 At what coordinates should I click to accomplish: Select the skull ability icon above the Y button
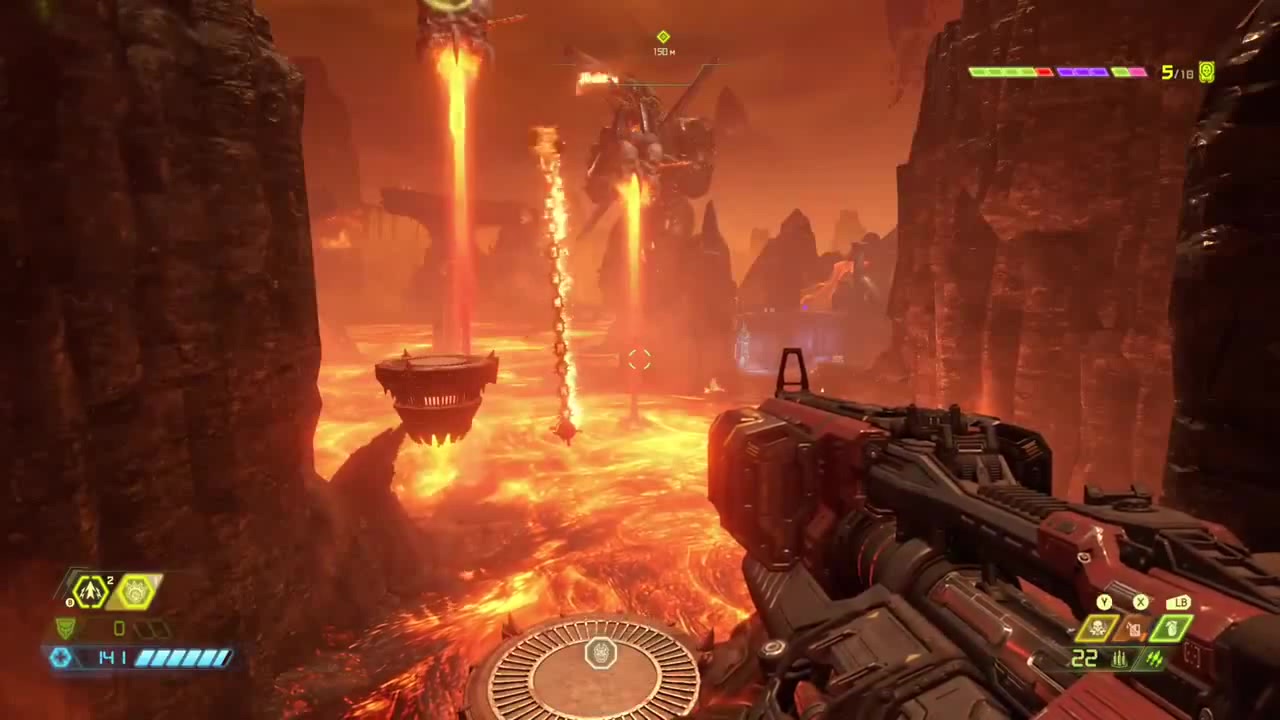(1099, 628)
